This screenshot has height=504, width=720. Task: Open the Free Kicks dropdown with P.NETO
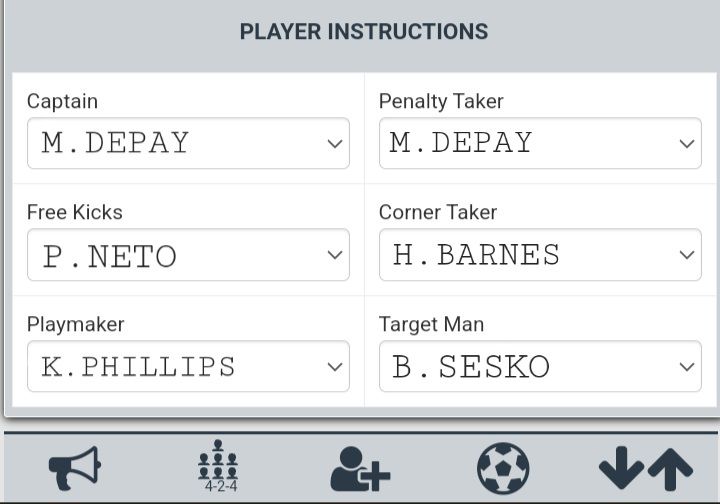pyautogui.click(x=188, y=255)
